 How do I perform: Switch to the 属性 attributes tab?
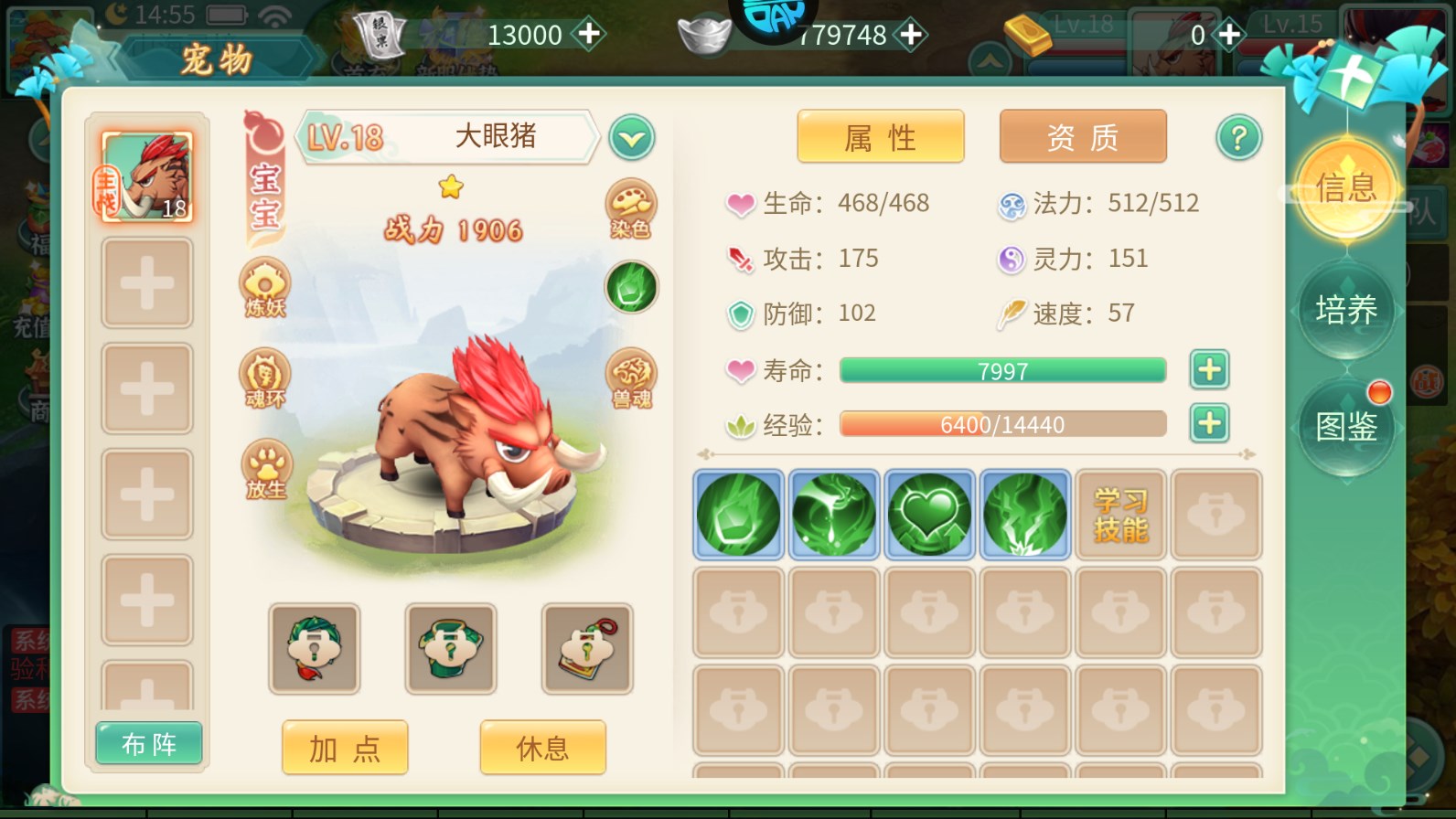pos(880,137)
